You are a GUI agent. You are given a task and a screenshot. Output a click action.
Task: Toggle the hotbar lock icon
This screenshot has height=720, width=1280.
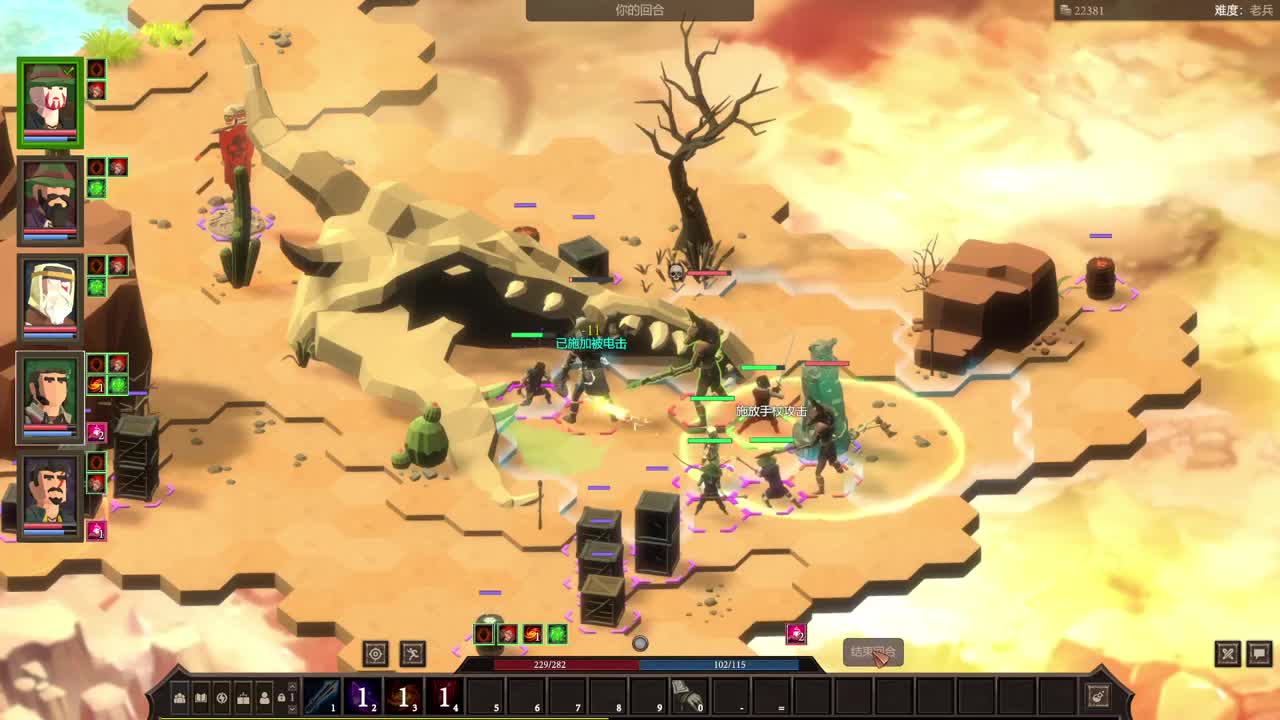(x=282, y=697)
